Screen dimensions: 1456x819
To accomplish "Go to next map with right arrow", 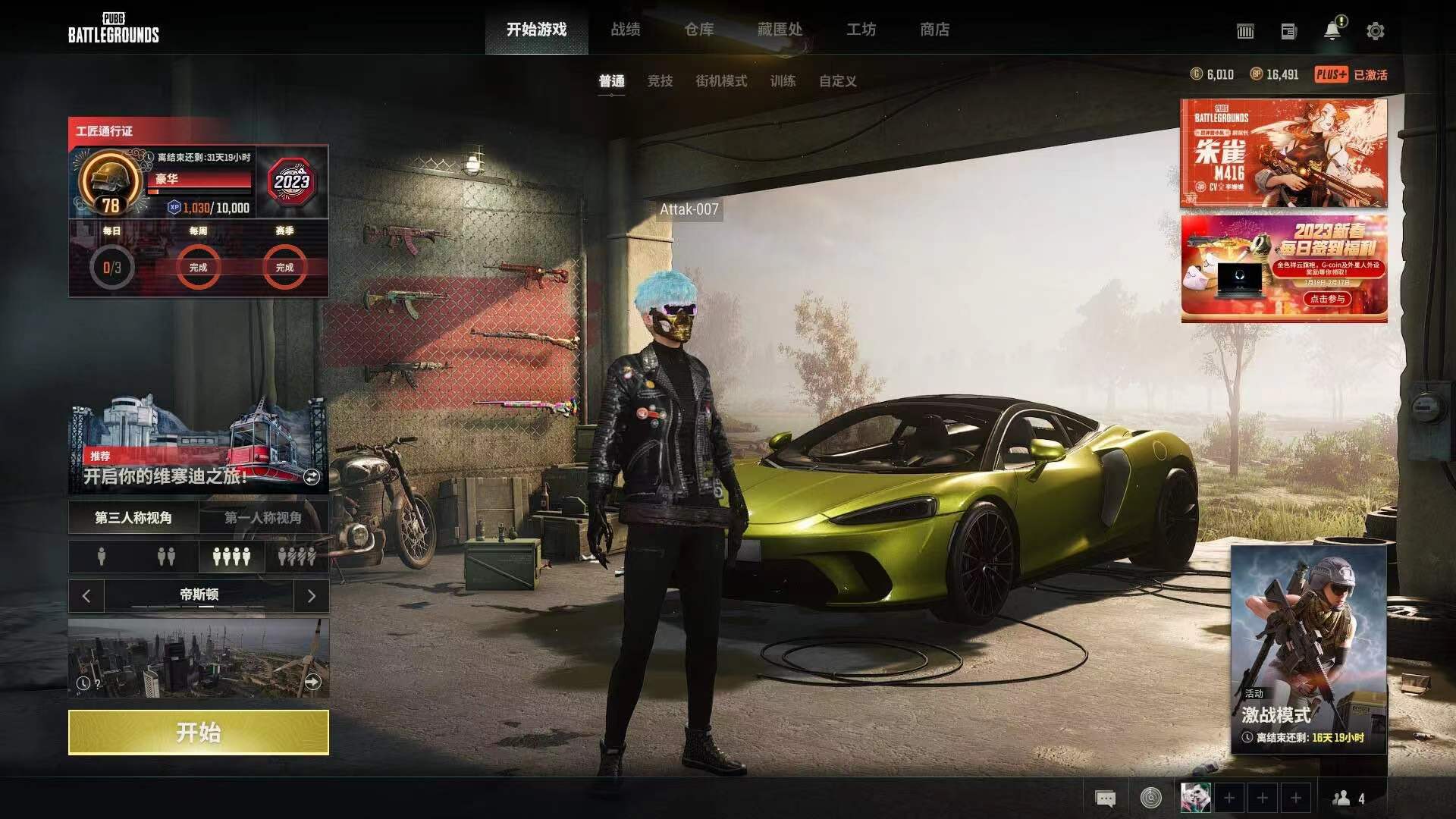I will tap(311, 596).
